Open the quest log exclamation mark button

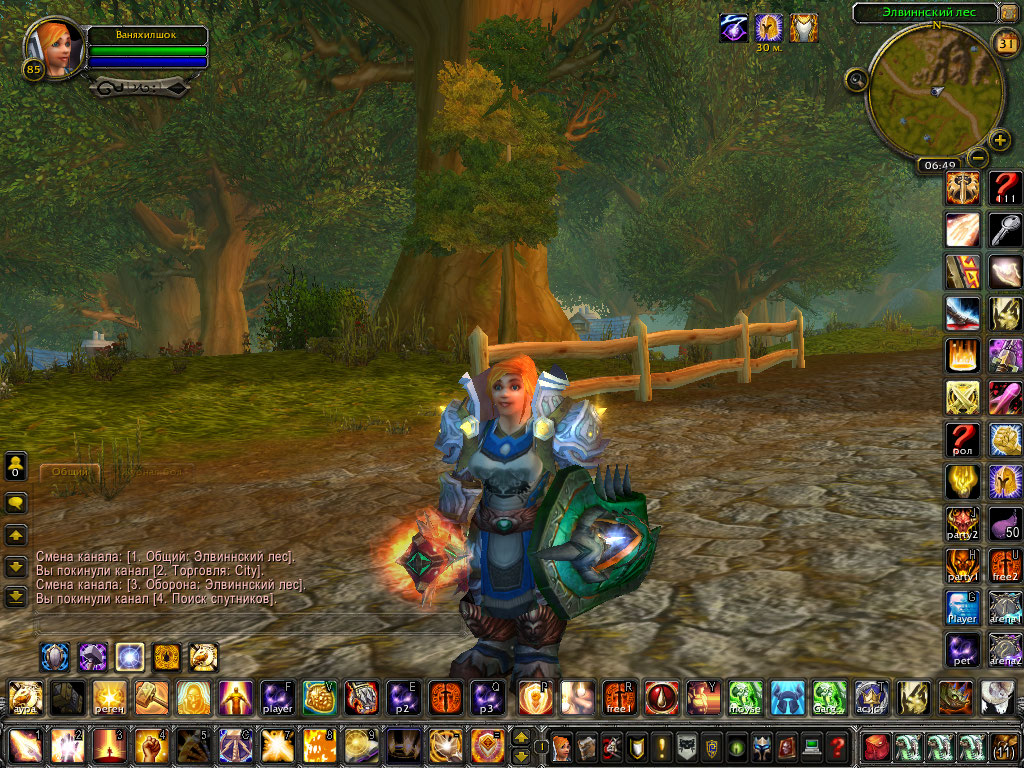point(661,746)
